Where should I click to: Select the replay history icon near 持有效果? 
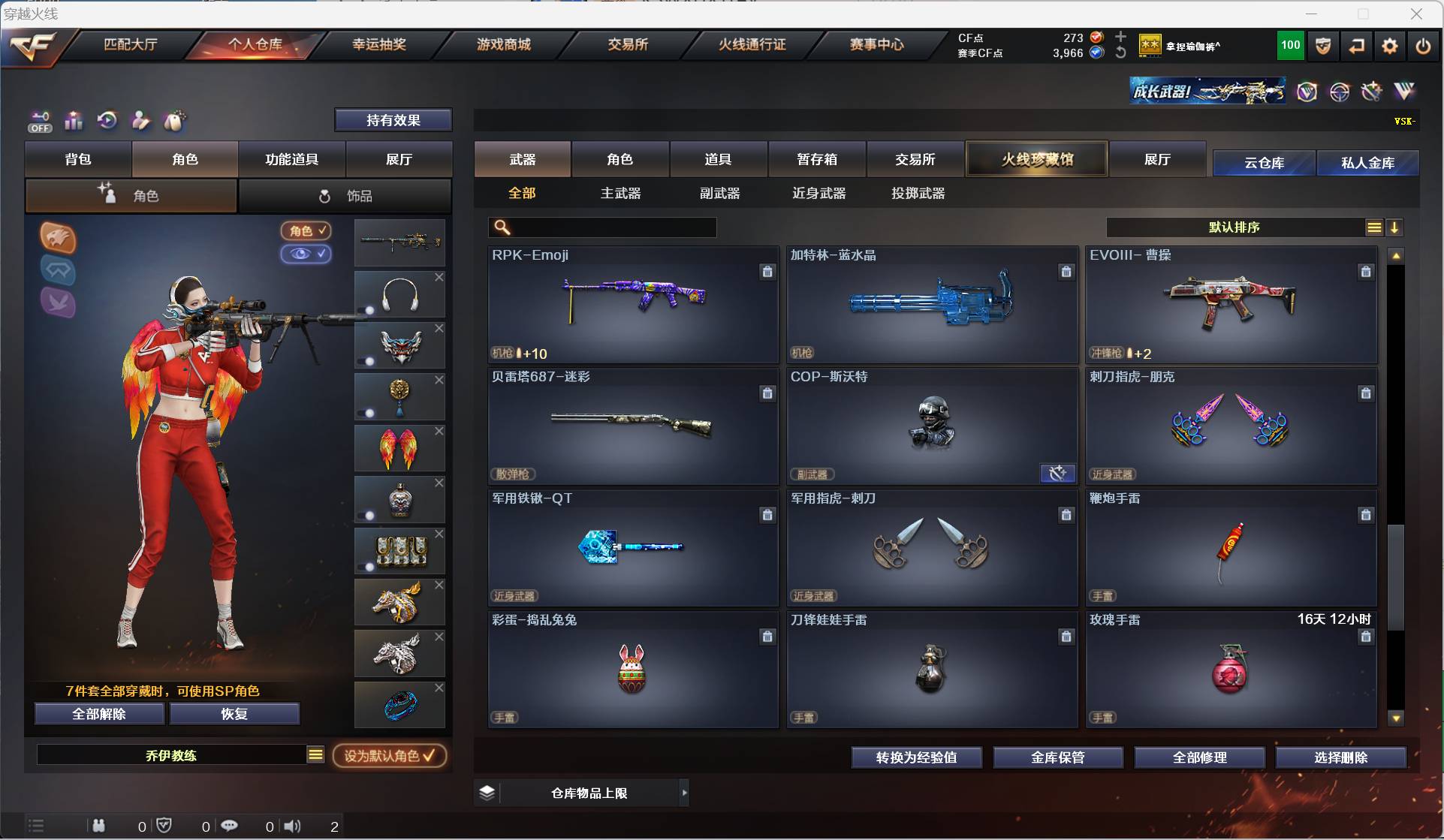pyautogui.click(x=107, y=121)
